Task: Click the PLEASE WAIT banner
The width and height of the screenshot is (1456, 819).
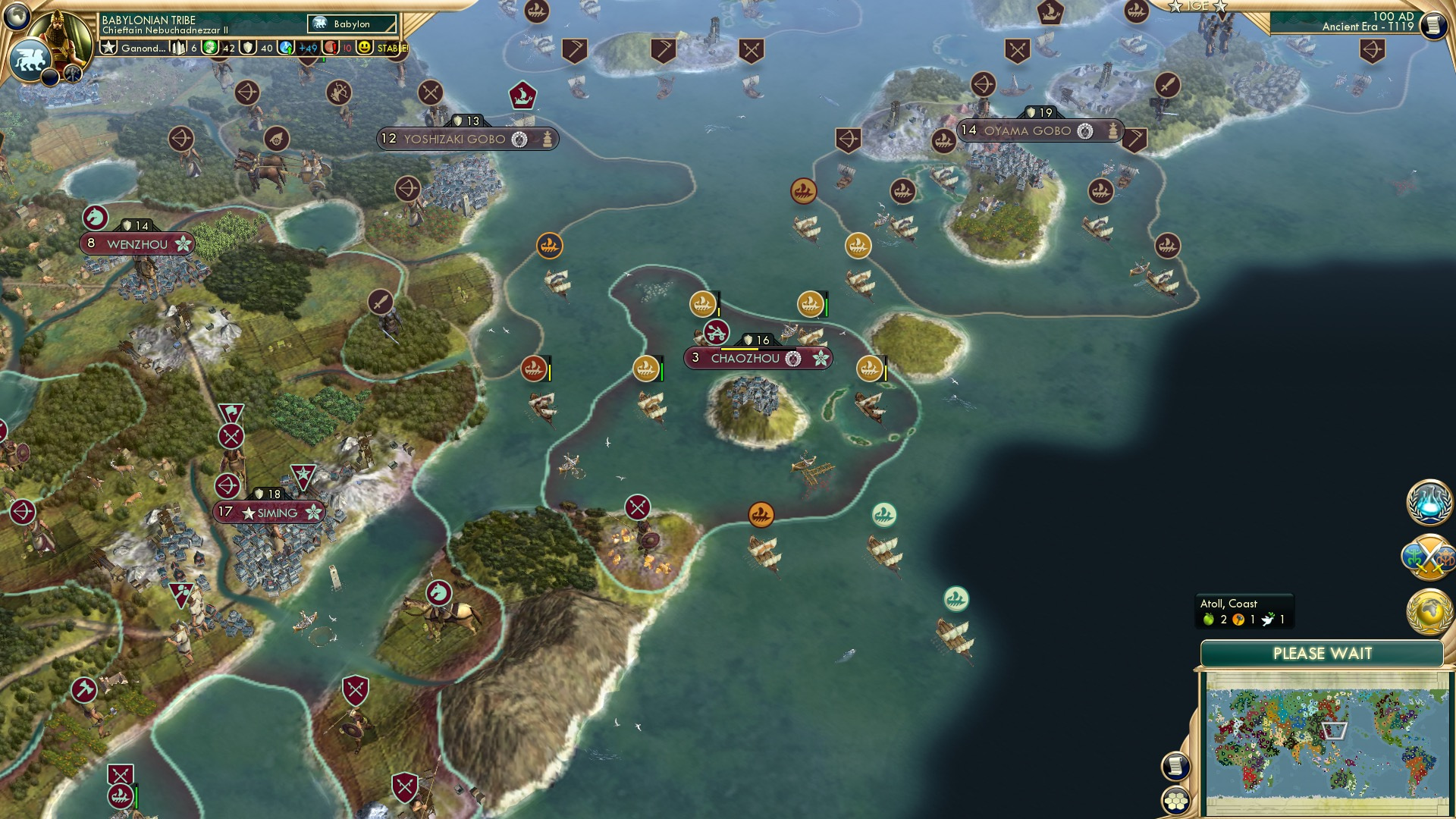Action: (x=1323, y=652)
